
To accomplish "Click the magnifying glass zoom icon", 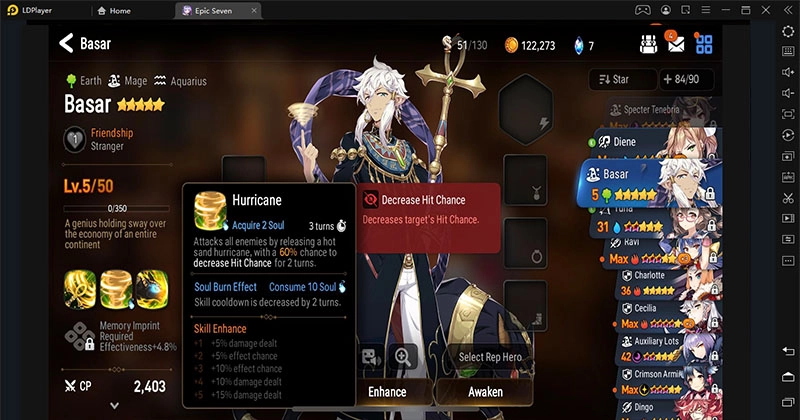I will (402, 356).
